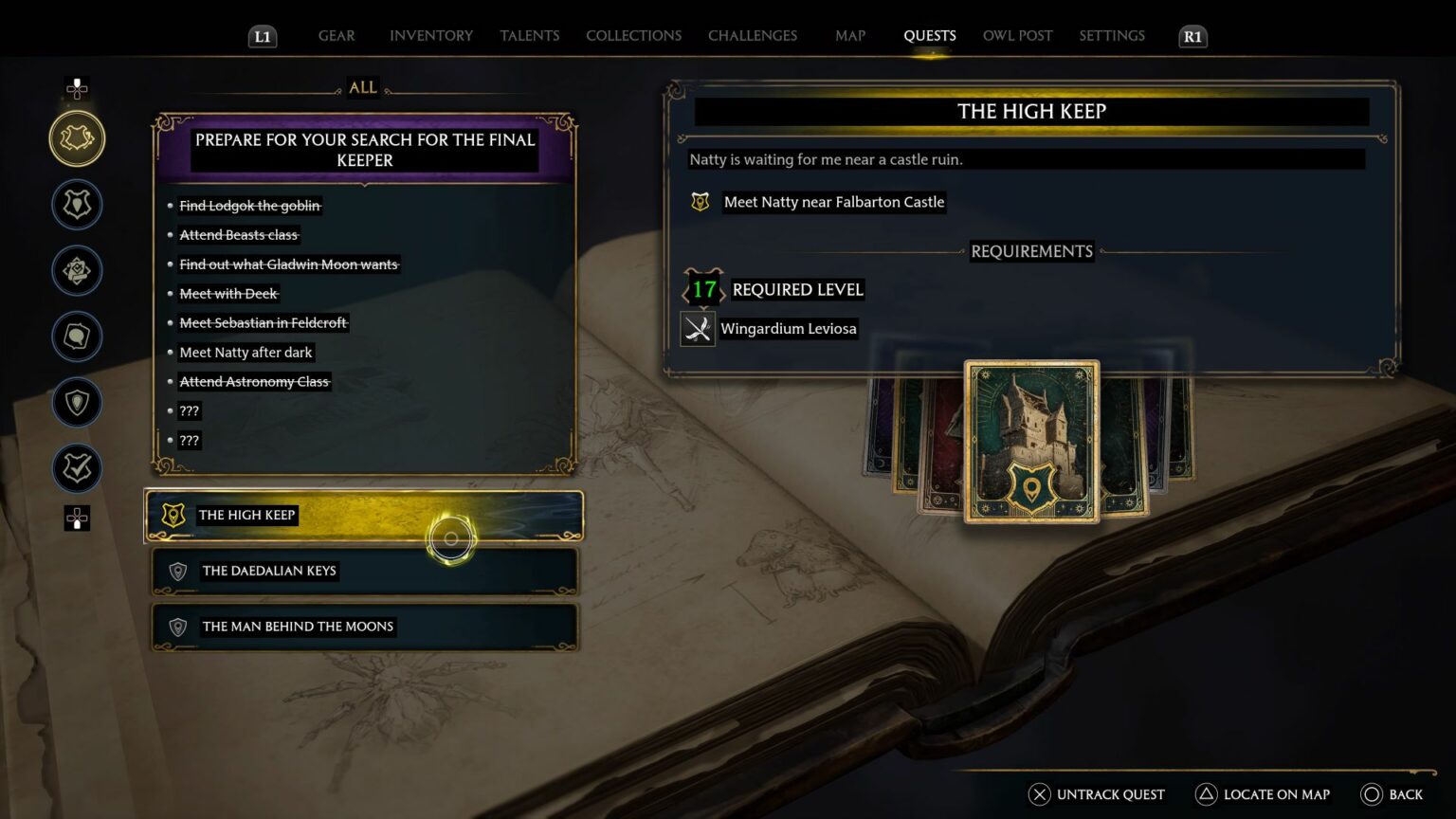Click the green level 17 requirement indicator
The image size is (1456, 819).
point(702,289)
